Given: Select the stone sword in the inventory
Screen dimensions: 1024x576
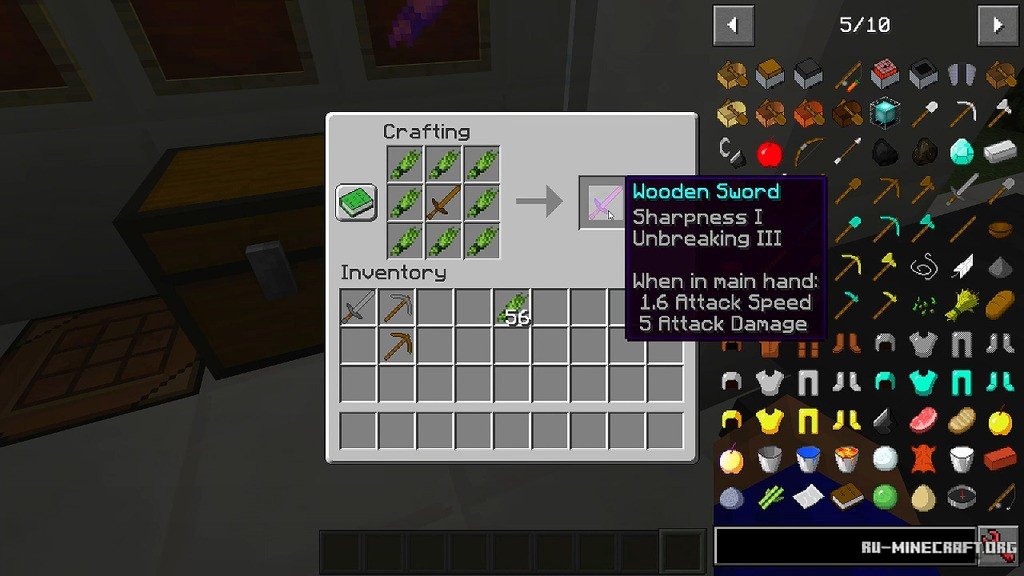Looking at the screenshot, I should [x=358, y=307].
